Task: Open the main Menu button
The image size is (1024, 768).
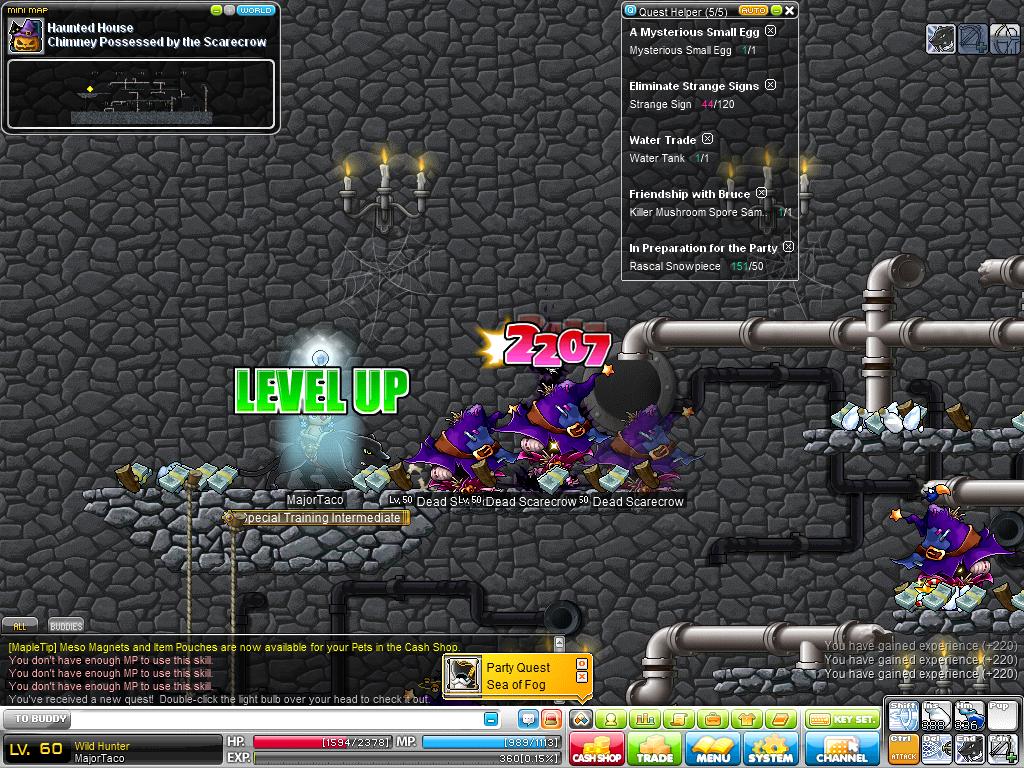Action: click(x=713, y=750)
